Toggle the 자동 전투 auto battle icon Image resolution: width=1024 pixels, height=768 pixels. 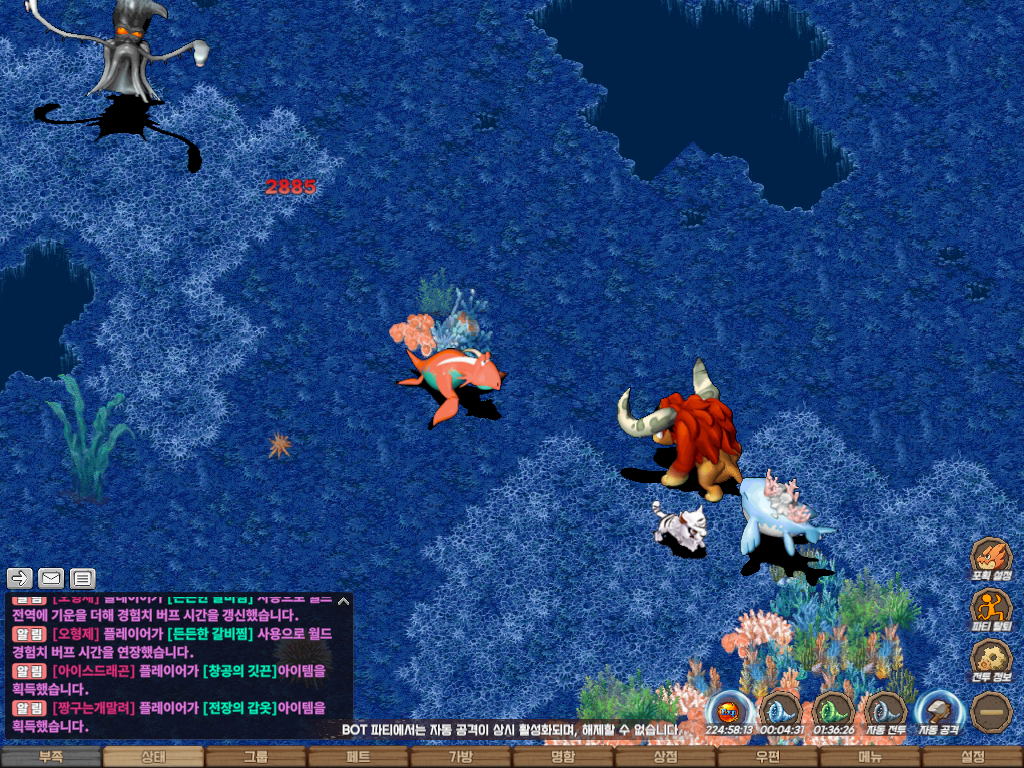pos(885,711)
